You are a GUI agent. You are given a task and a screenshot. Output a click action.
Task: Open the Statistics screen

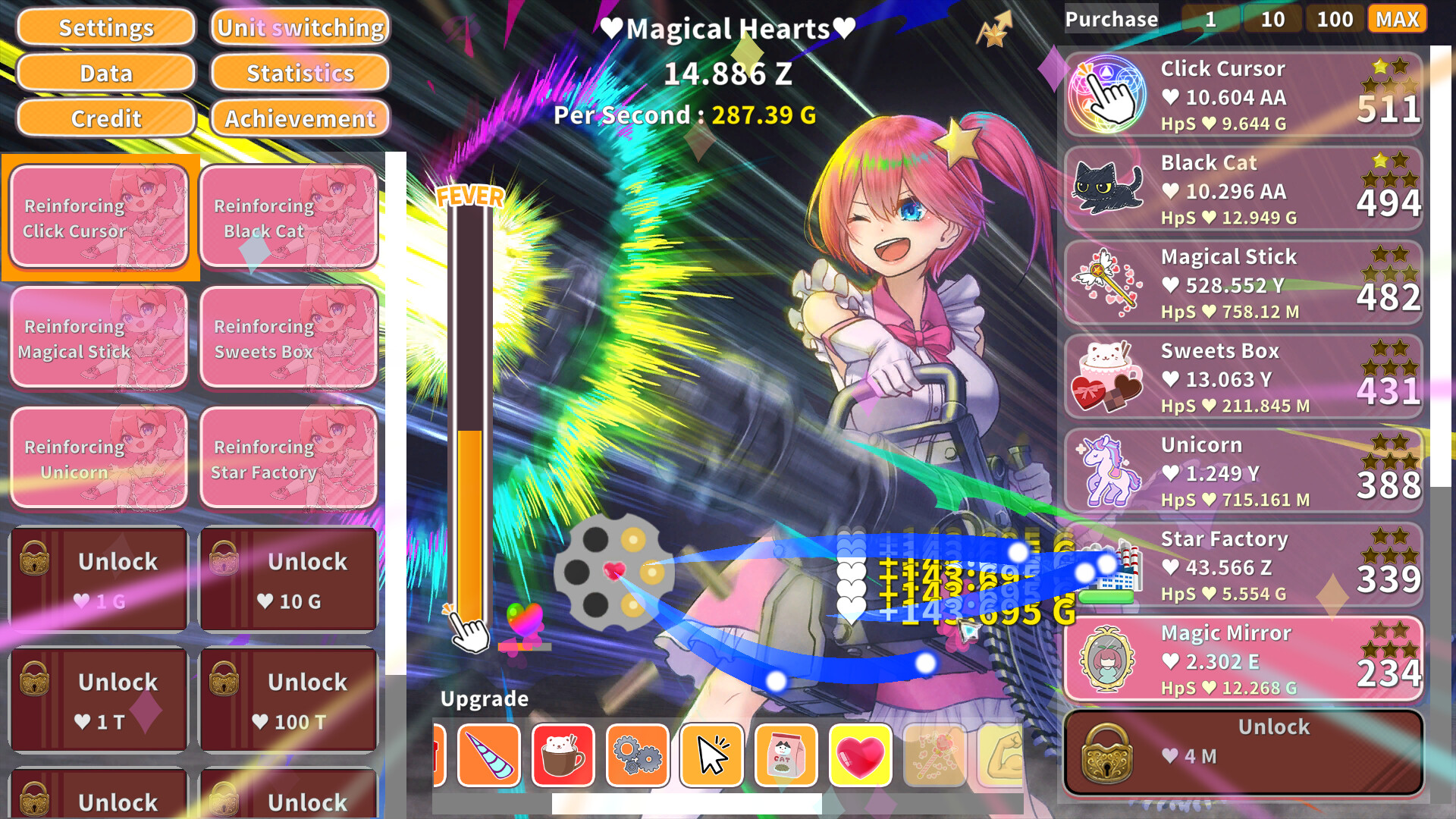(x=299, y=73)
